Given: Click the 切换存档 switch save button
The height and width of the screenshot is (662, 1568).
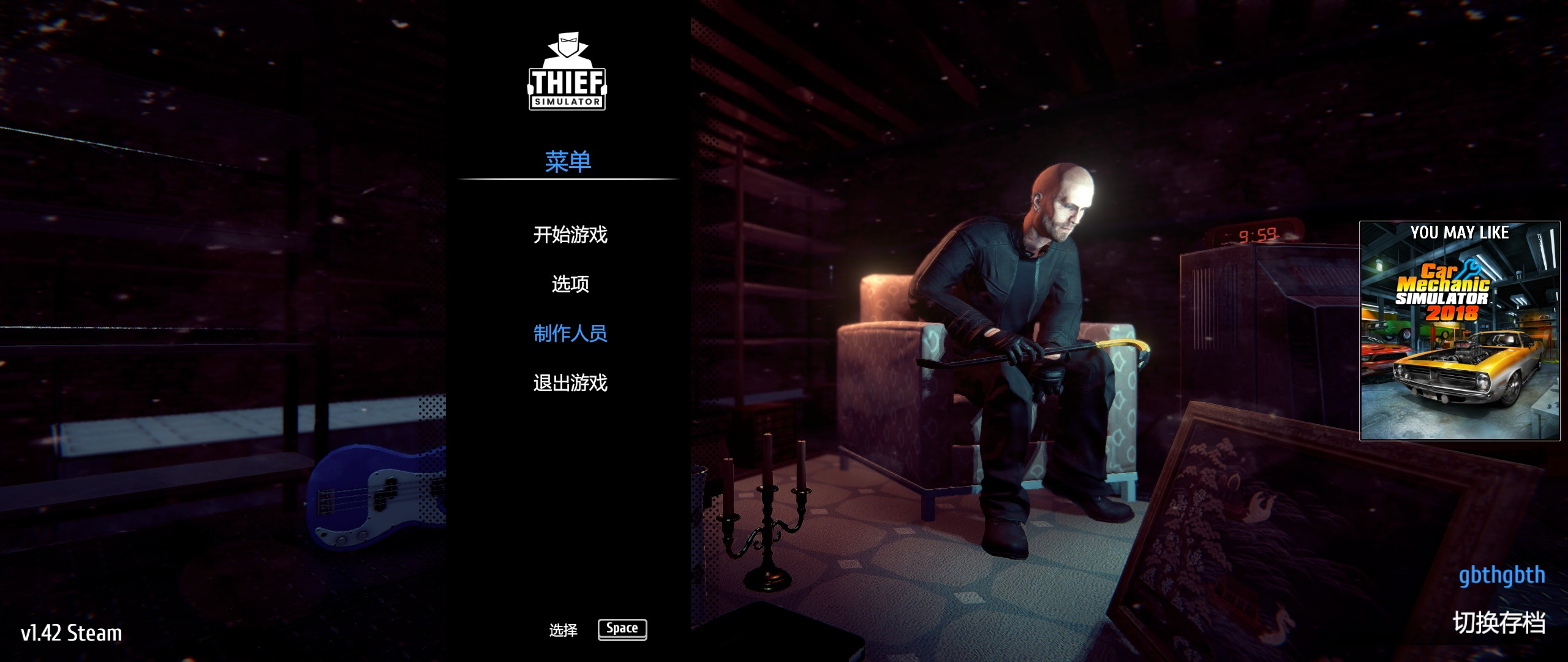Looking at the screenshot, I should 1498,623.
